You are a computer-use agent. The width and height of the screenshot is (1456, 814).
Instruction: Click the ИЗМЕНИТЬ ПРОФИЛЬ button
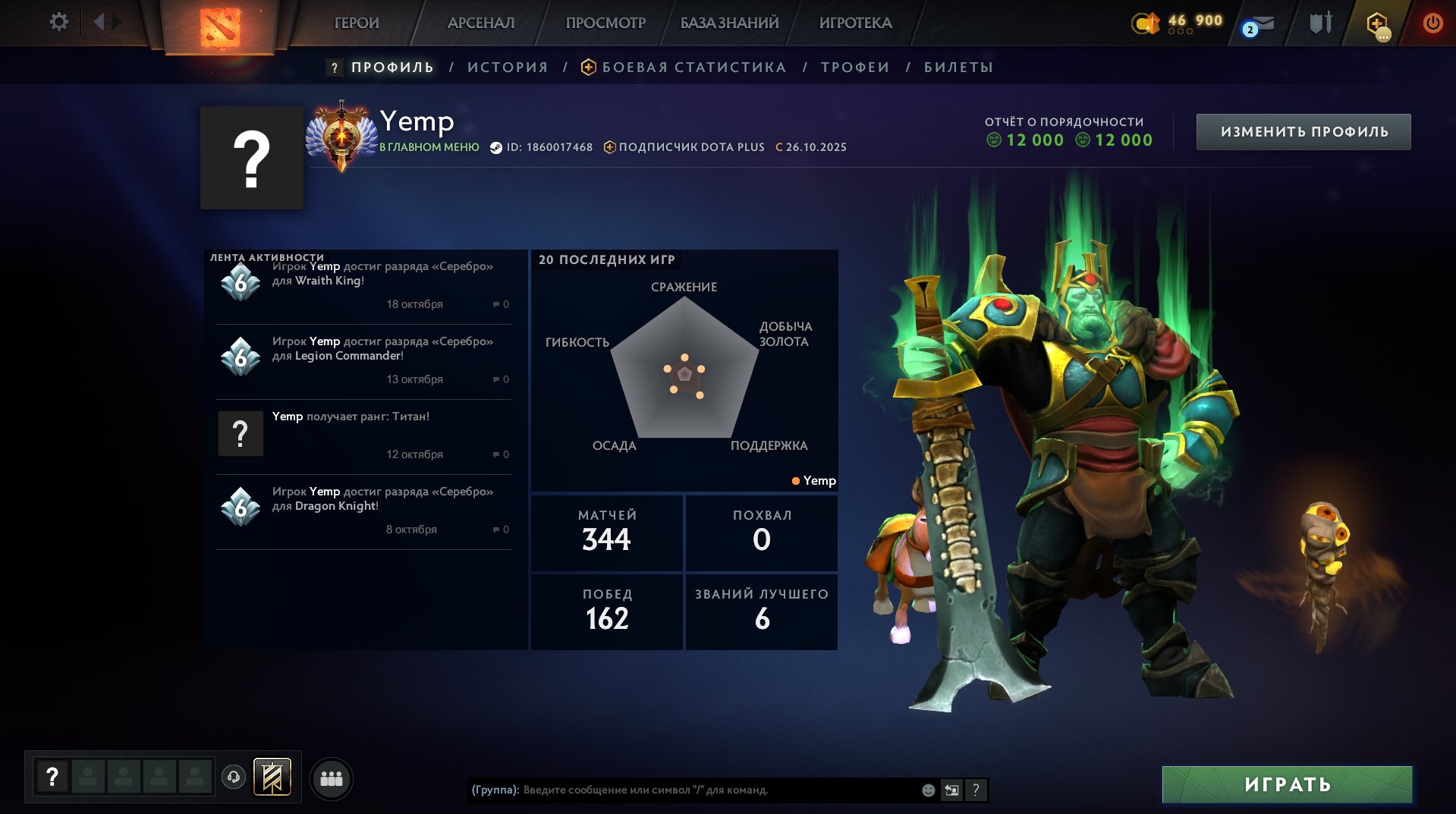[x=1303, y=132]
